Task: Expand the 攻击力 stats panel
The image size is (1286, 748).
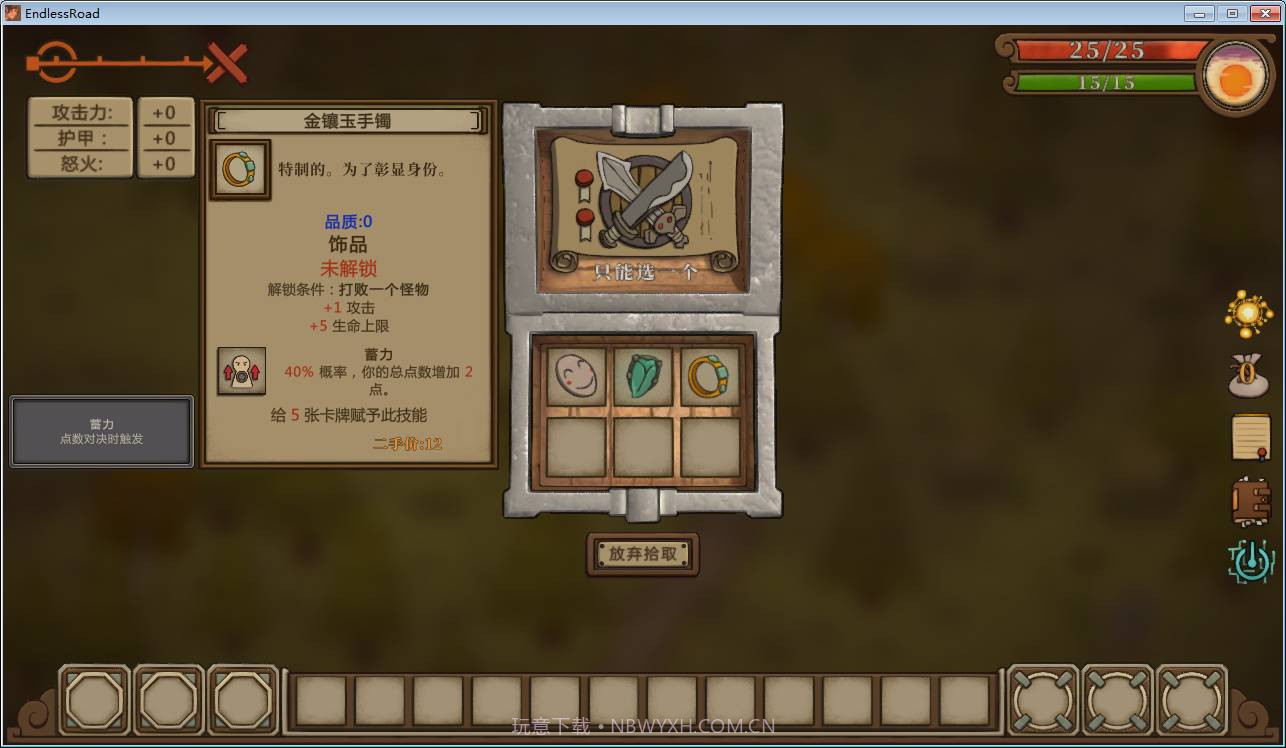Action: click(x=80, y=113)
